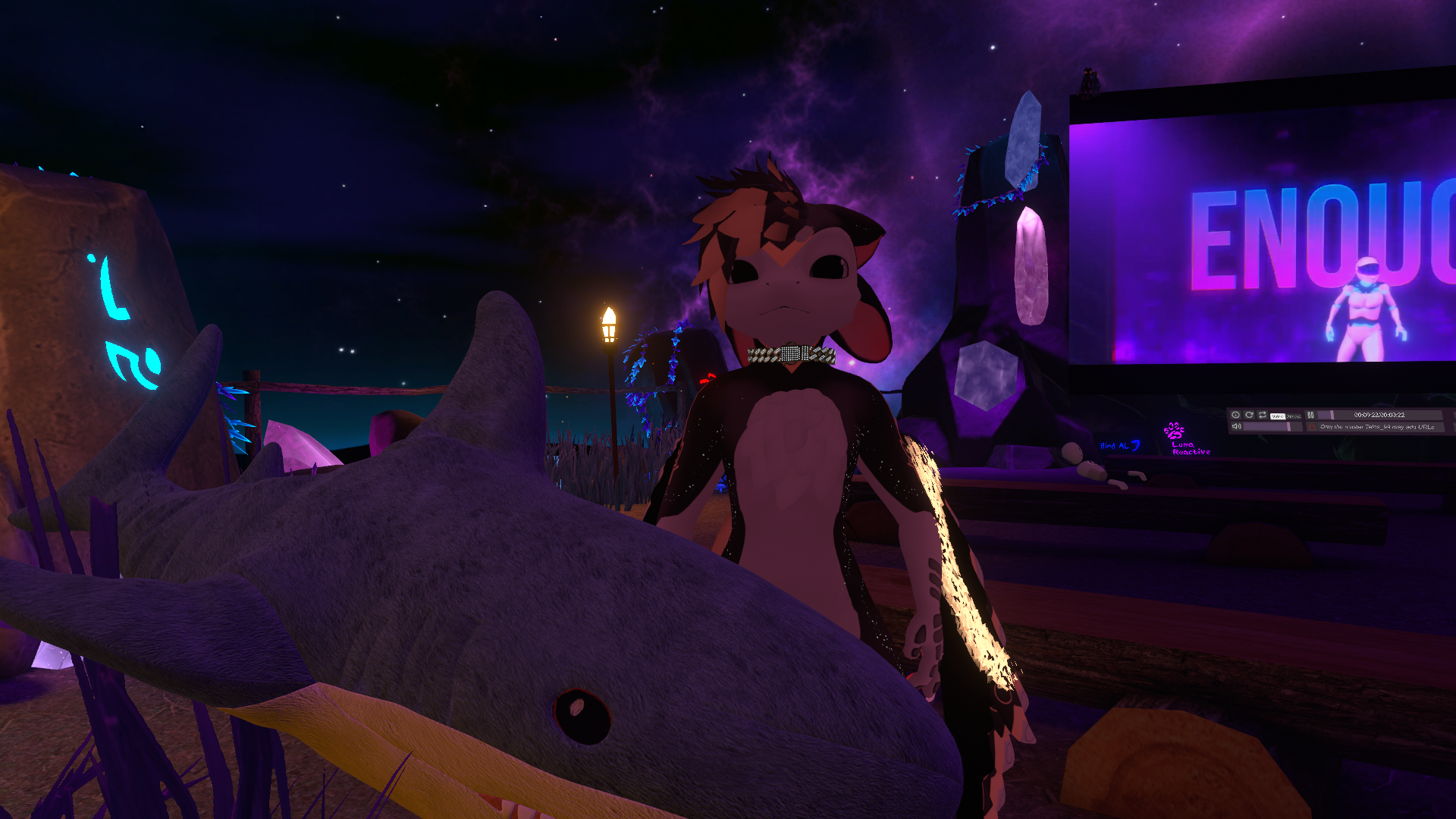Toggle the loop arrows button
Viewport: 1456px width, 819px height.
click(1263, 415)
